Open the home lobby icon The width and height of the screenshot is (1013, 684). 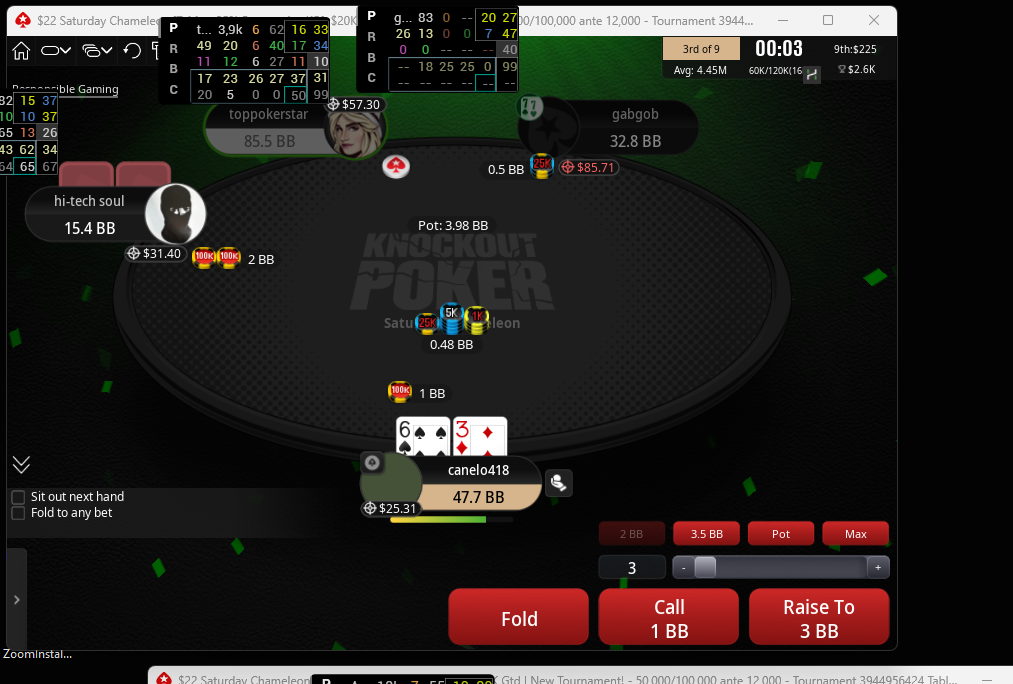coord(21,50)
